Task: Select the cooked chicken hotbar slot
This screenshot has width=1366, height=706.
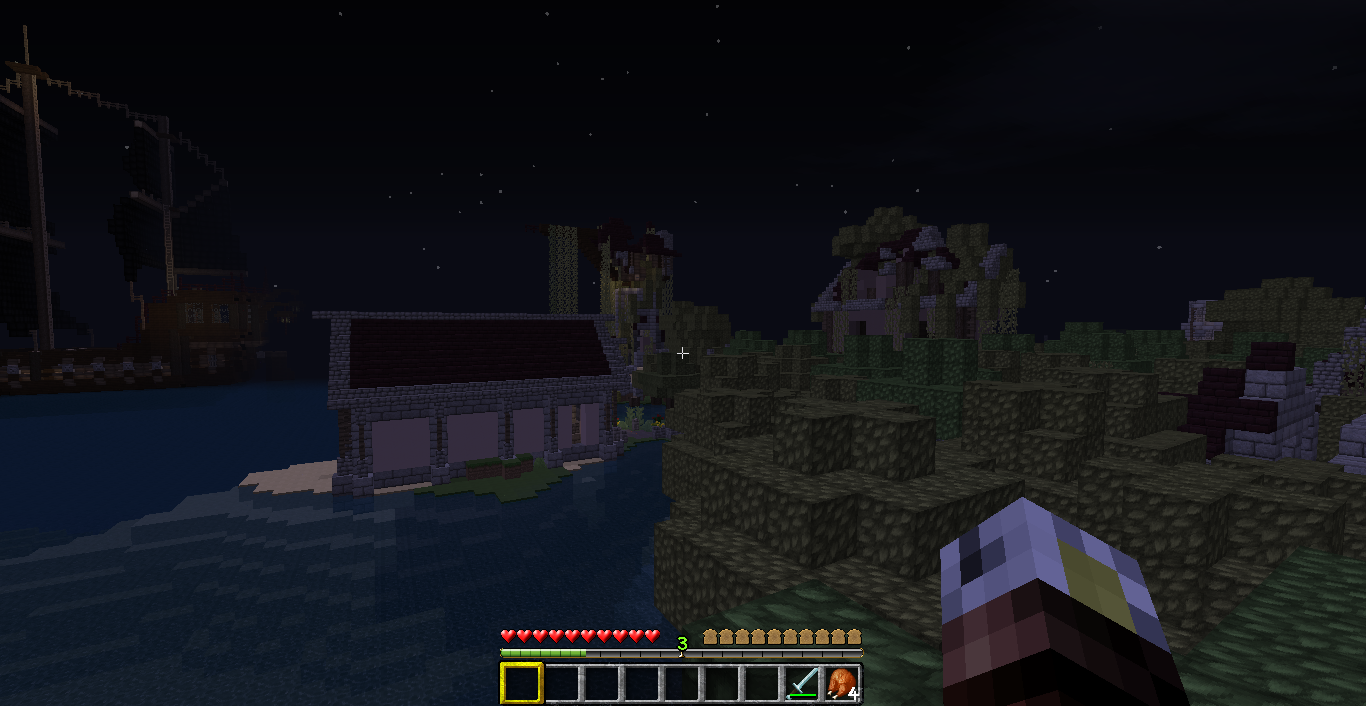Action: point(842,683)
